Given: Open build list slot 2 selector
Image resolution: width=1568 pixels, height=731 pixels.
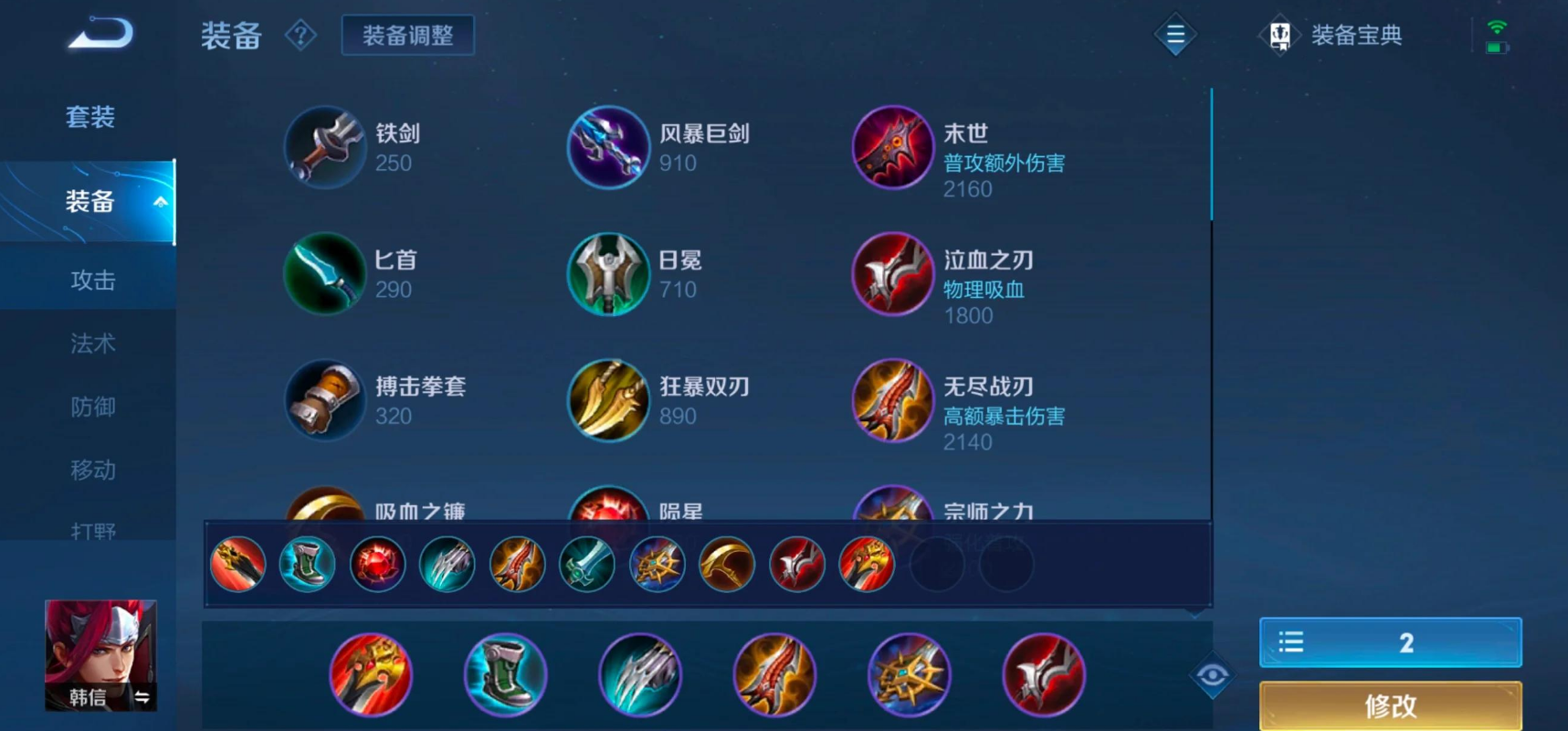Looking at the screenshot, I should 1389,642.
